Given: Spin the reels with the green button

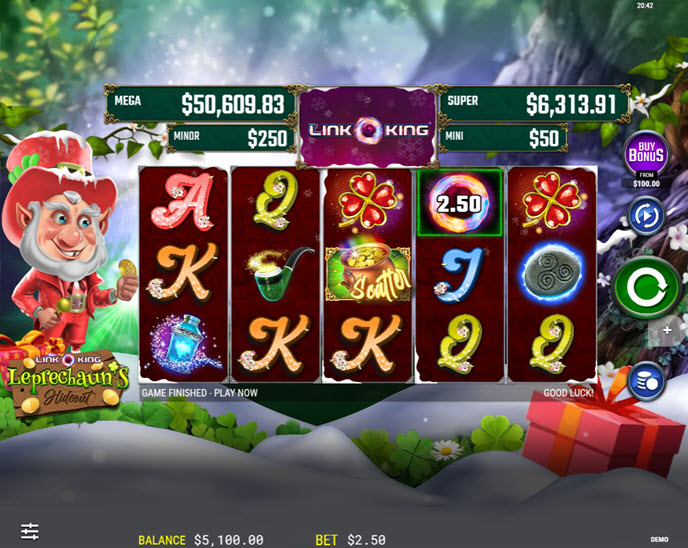Looking at the screenshot, I should [x=647, y=287].
